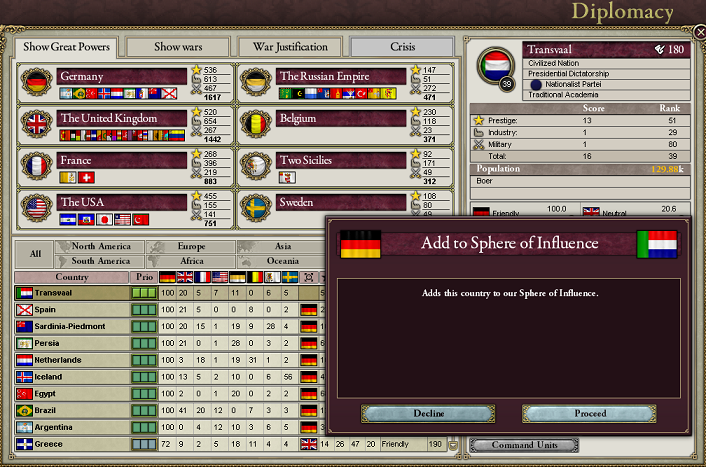The image size is (706, 467).
Task: Pick The USA great power entry
Action: pyautogui.click(x=122, y=202)
